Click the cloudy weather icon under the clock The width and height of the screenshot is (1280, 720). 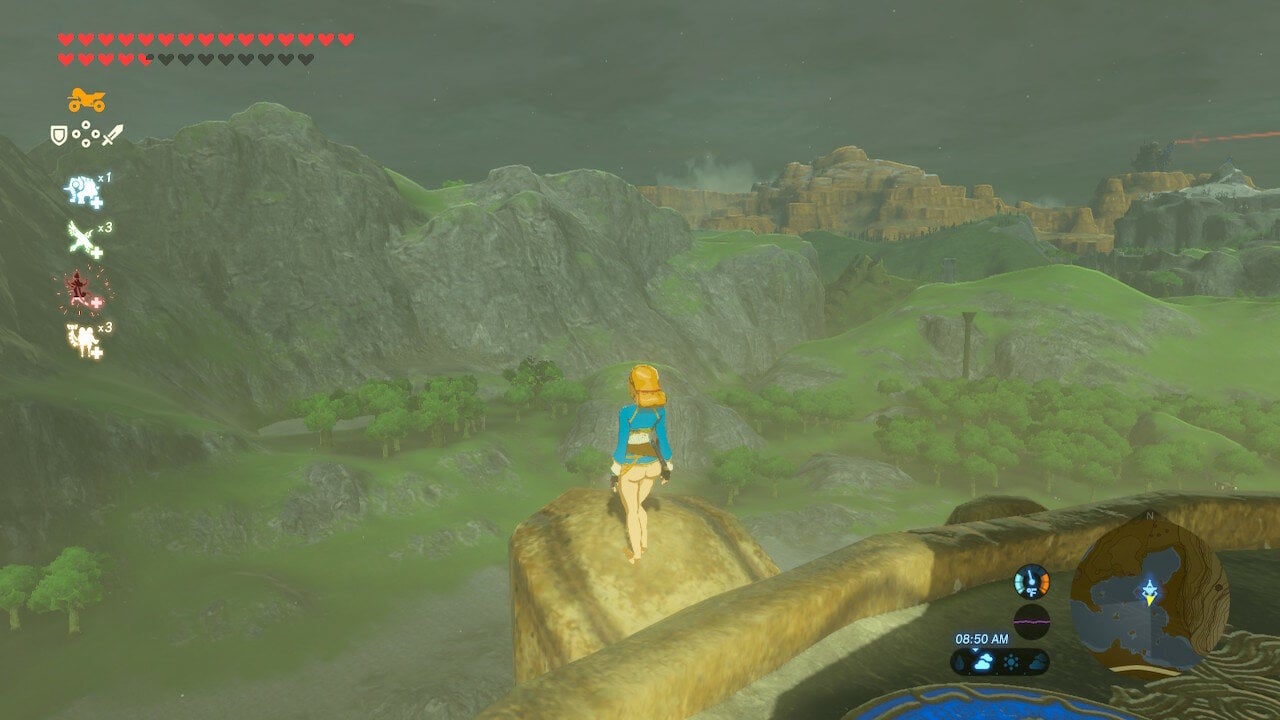(x=983, y=661)
